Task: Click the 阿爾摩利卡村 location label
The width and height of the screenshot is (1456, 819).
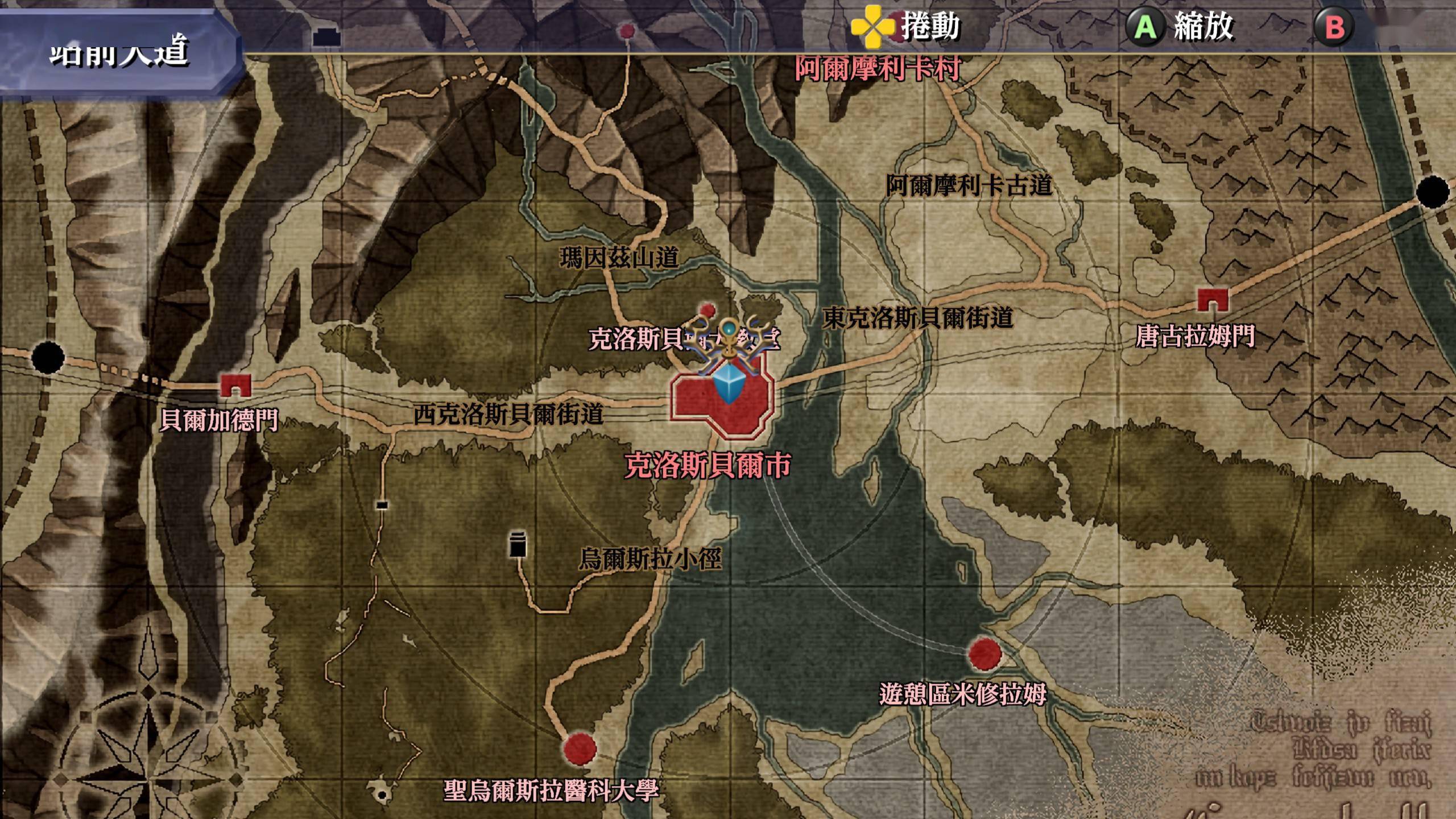Action: click(878, 69)
